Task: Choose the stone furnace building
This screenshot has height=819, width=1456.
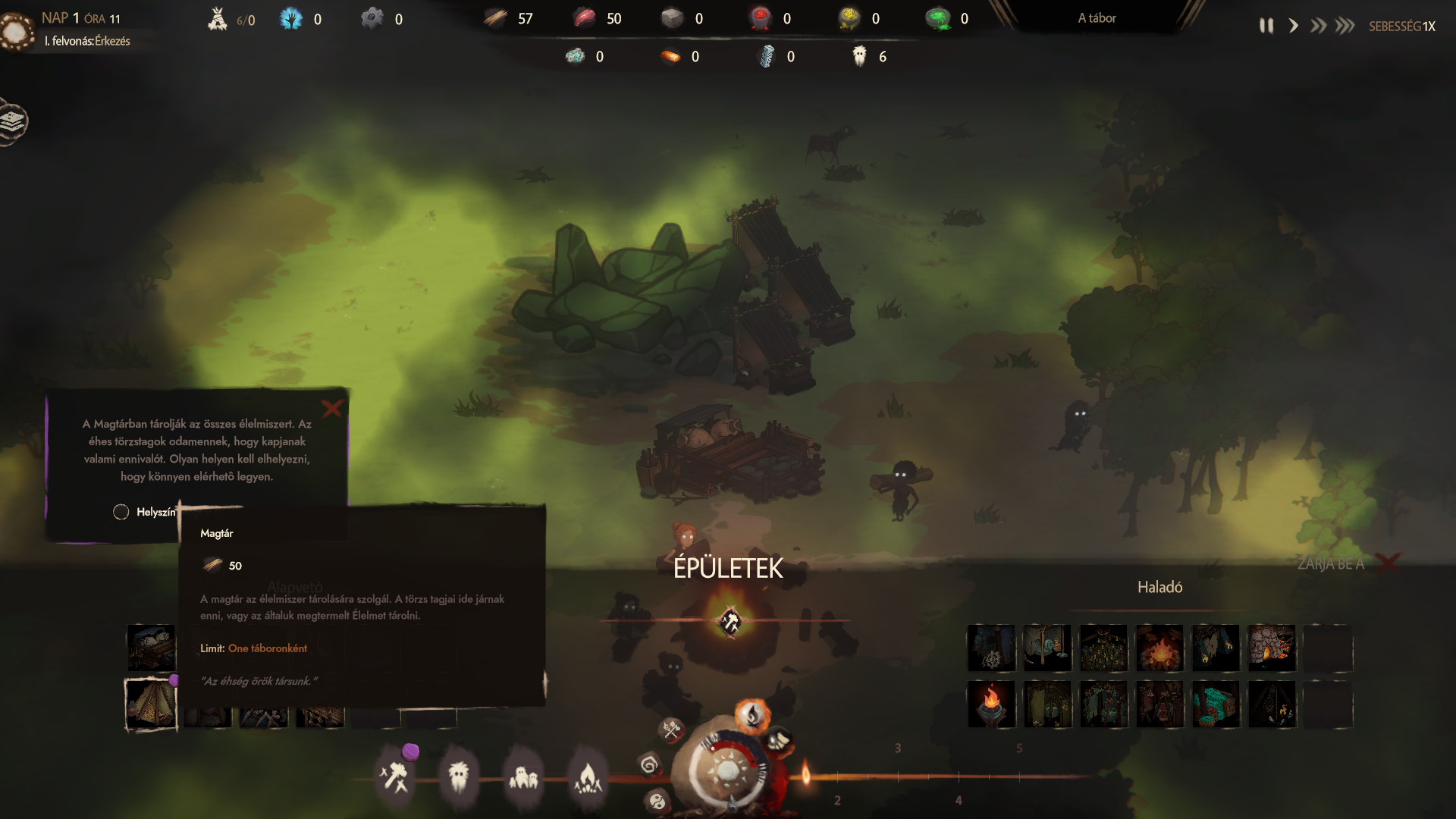Action: (x=1272, y=648)
